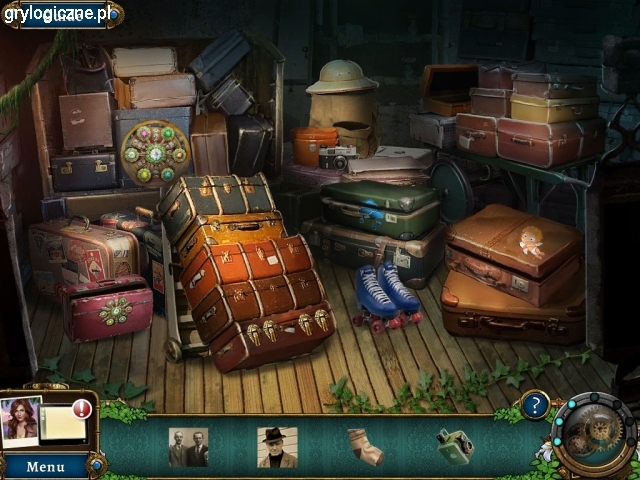Choose the green camera inventory item
The image size is (640, 480).
455,445
